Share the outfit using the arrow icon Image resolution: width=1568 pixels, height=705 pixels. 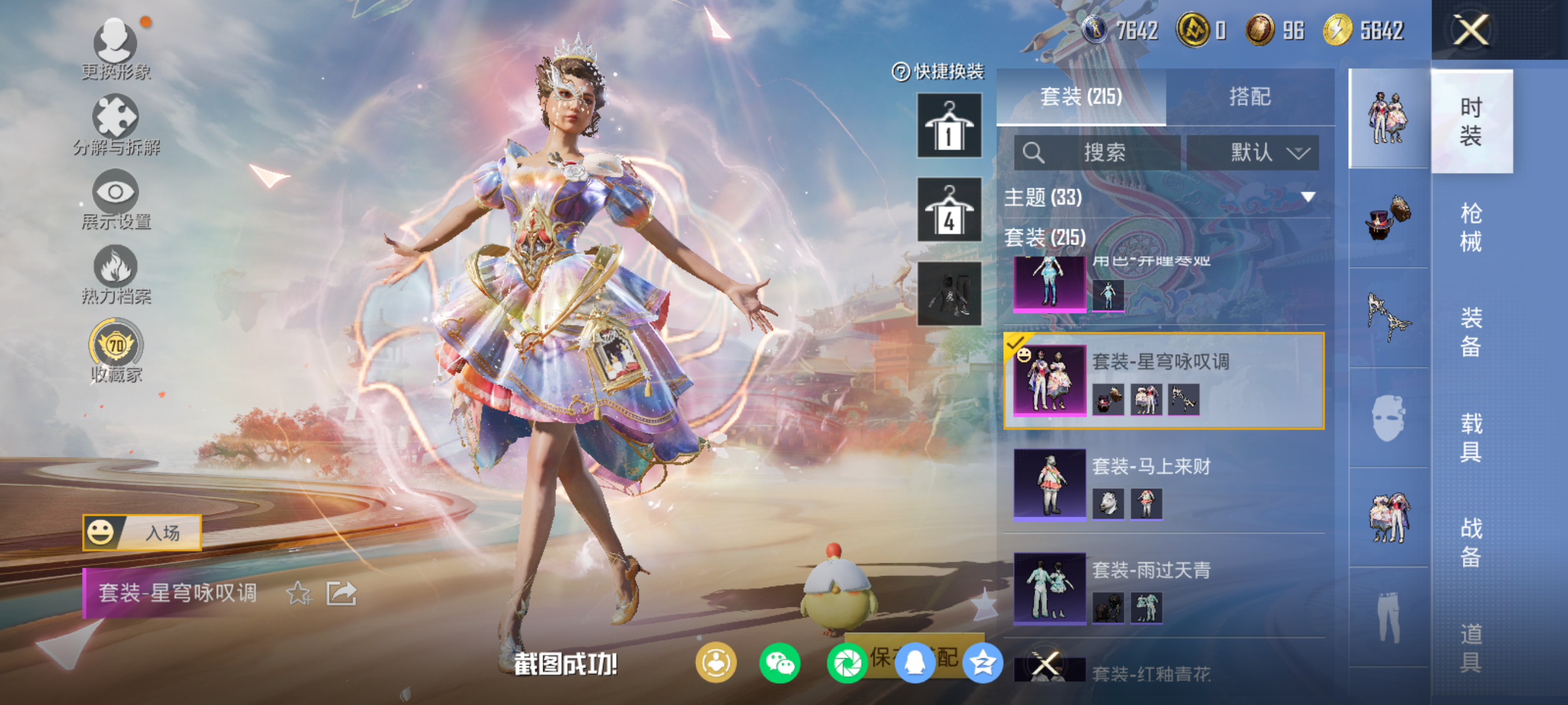[341, 593]
